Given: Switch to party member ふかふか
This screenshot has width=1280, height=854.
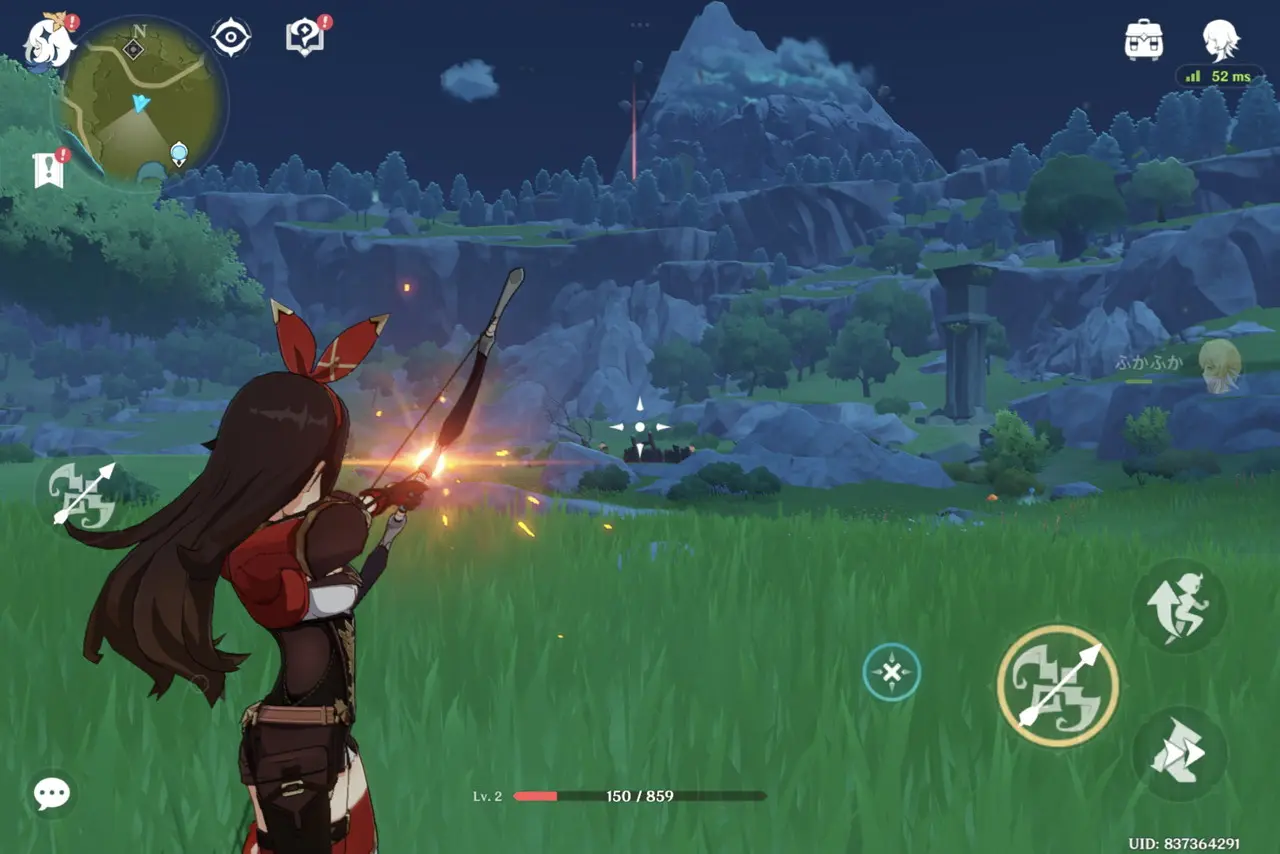Looking at the screenshot, I should coord(1219,365).
